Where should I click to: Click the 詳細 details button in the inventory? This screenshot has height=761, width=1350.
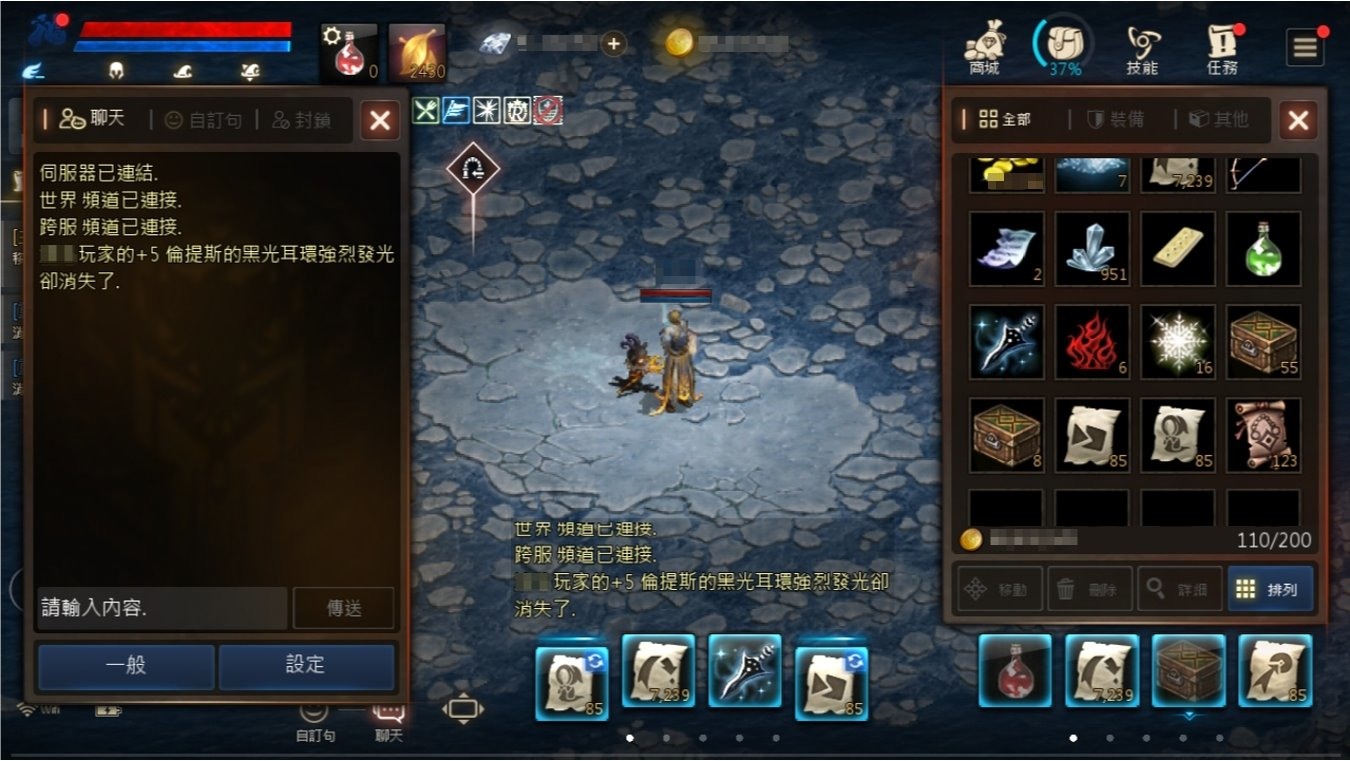tap(1181, 589)
